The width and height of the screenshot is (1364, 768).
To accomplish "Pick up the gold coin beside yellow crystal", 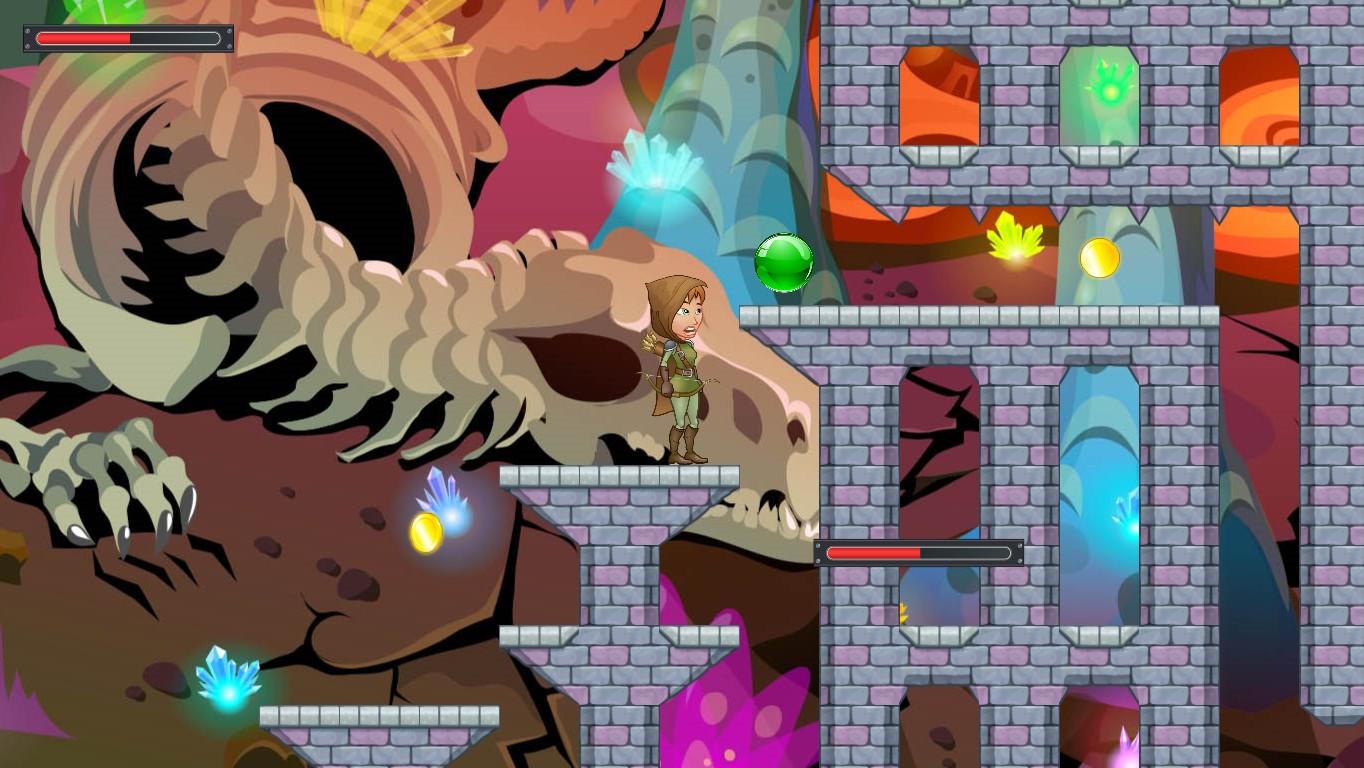I will (1098, 258).
